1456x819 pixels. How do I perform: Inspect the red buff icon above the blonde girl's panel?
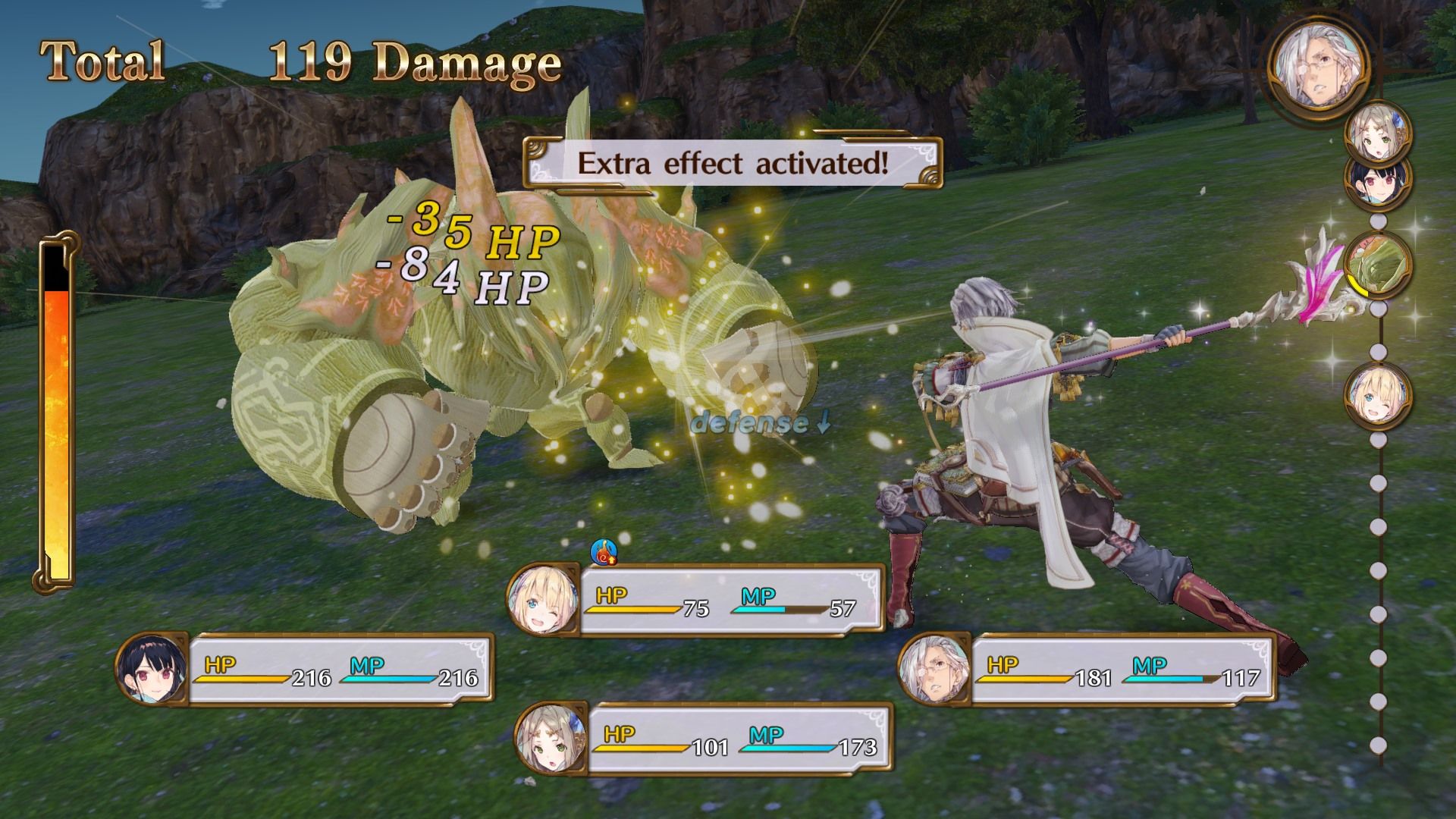[604, 552]
